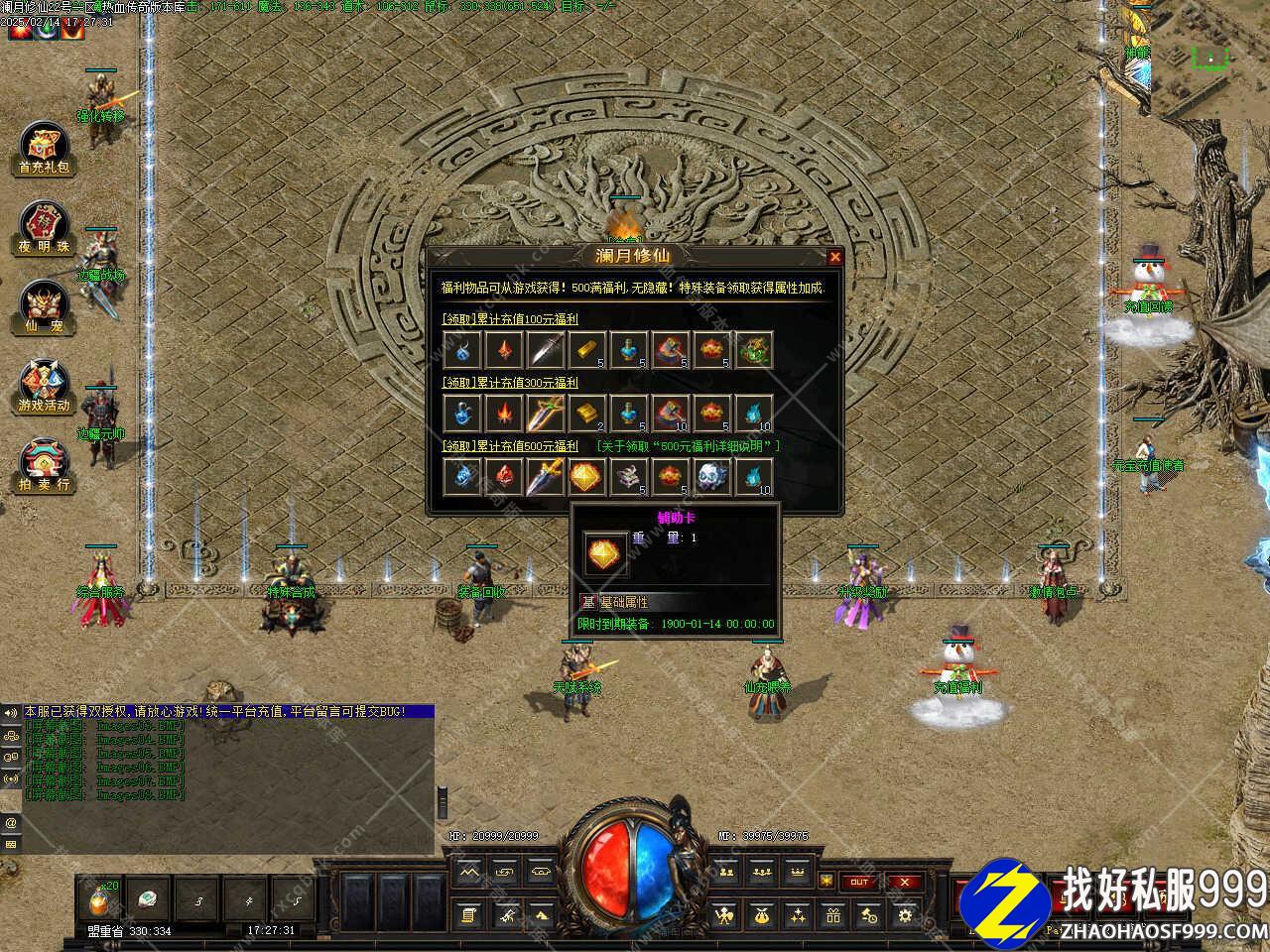Select the gold bar slot in 100 row
The image size is (1270, 952).
[586, 350]
